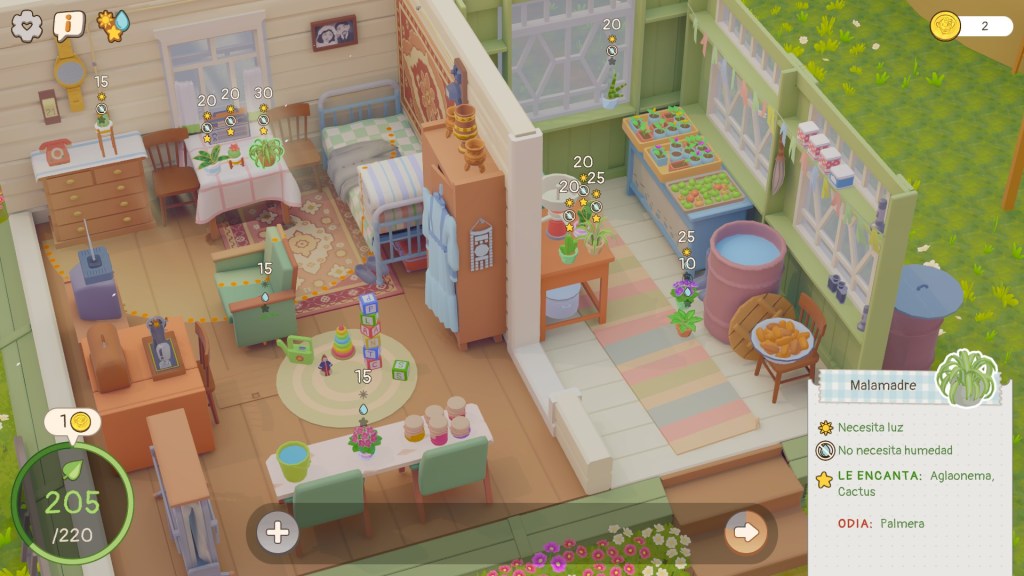Click the right arrow button
1024x576 pixels.
(746, 532)
